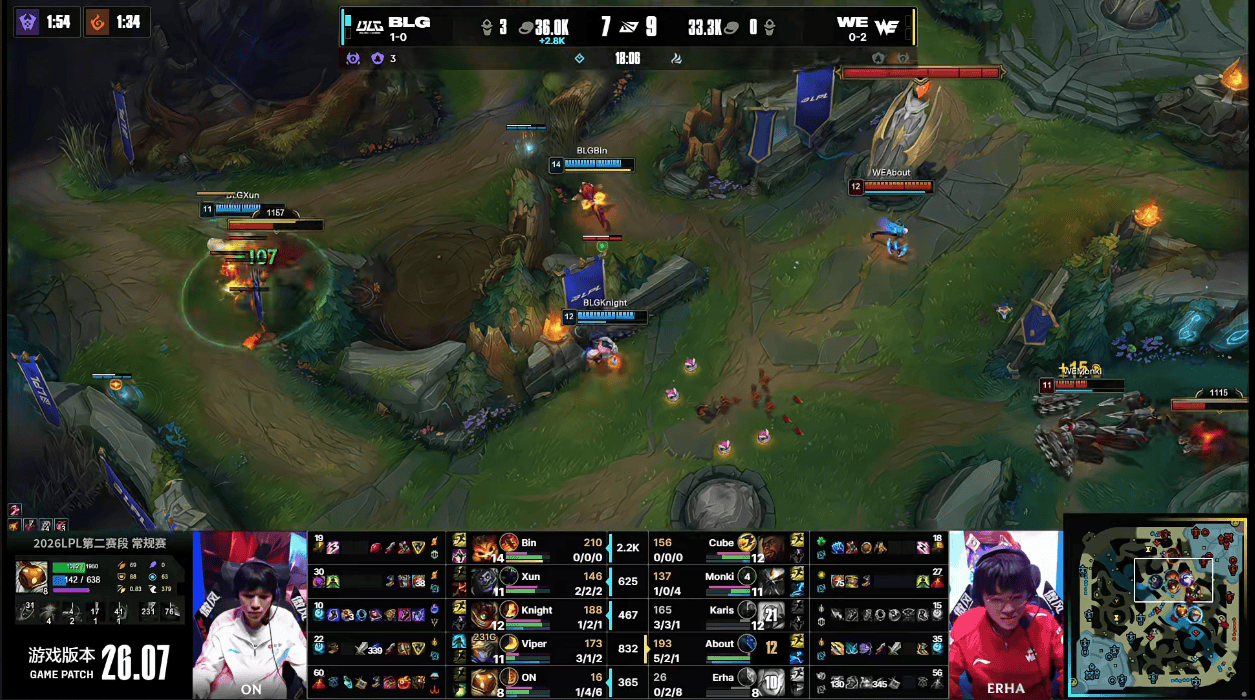1255x700 pixels.
Task: Click the WE team logo in top bar
Action: (887, 27)
